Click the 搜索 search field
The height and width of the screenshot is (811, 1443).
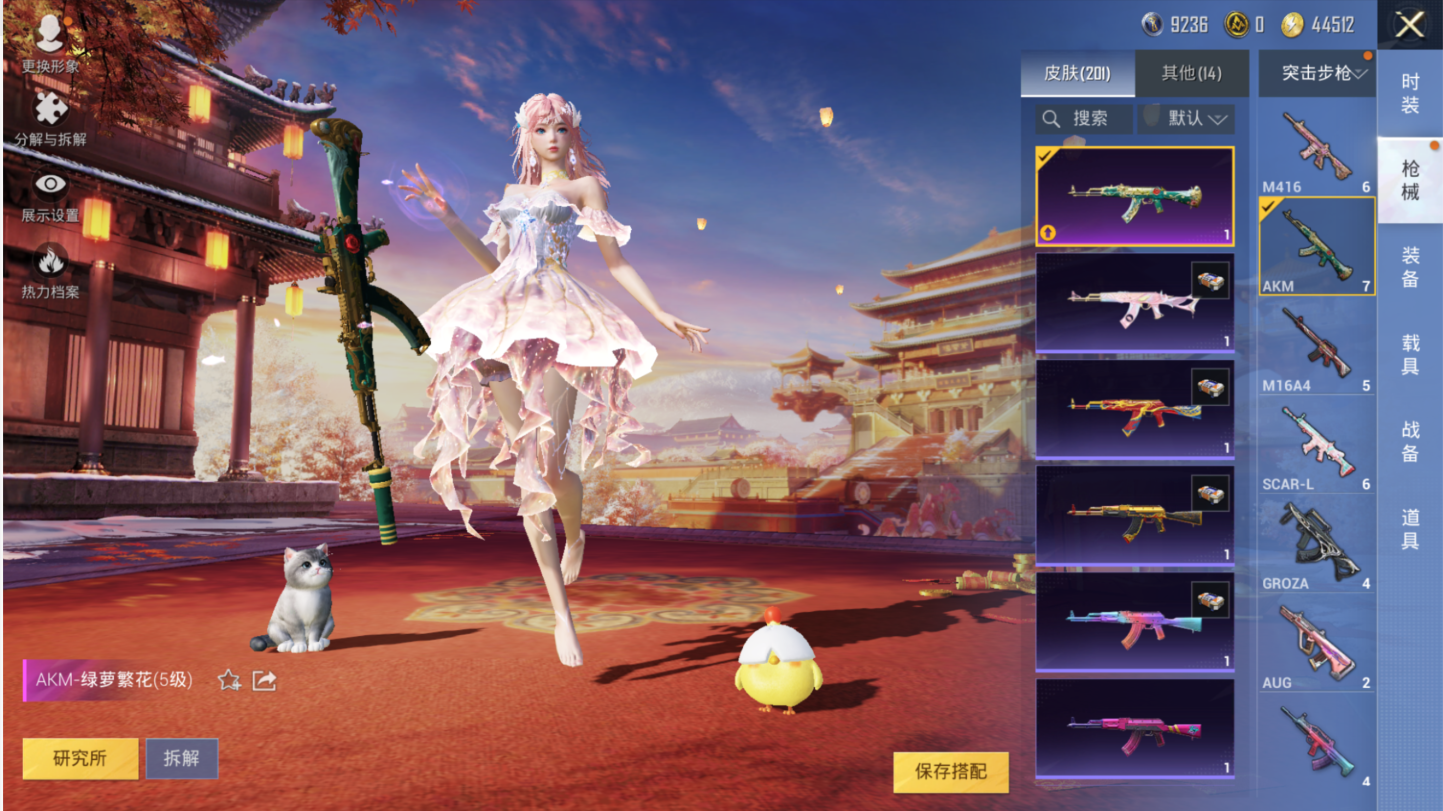tap(1085, 119)
